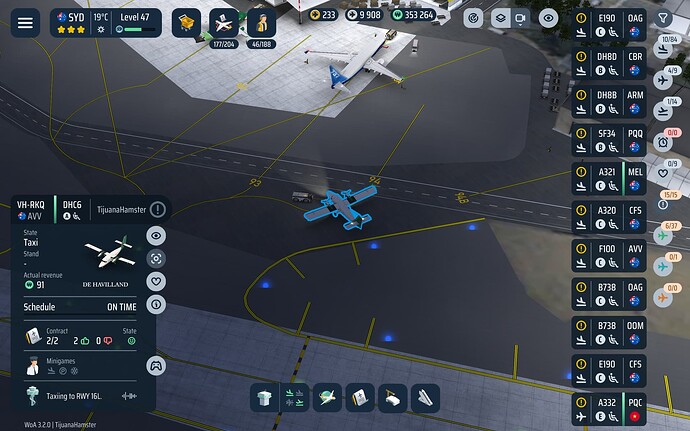
Task: Open the aircraft fleet panel
Action: (225, 21)
